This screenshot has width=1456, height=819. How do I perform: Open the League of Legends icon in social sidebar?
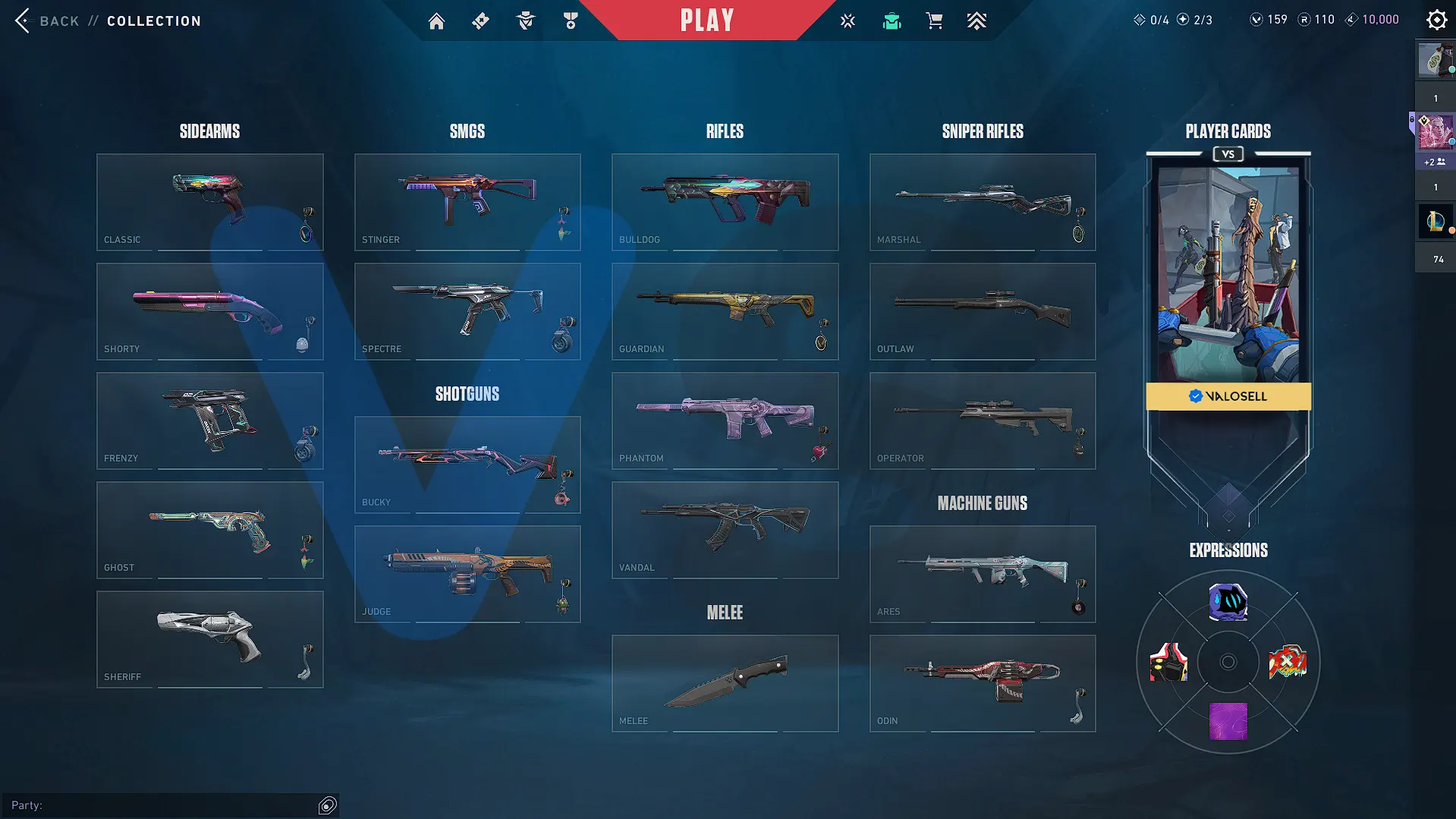(x=1435, y=222)
